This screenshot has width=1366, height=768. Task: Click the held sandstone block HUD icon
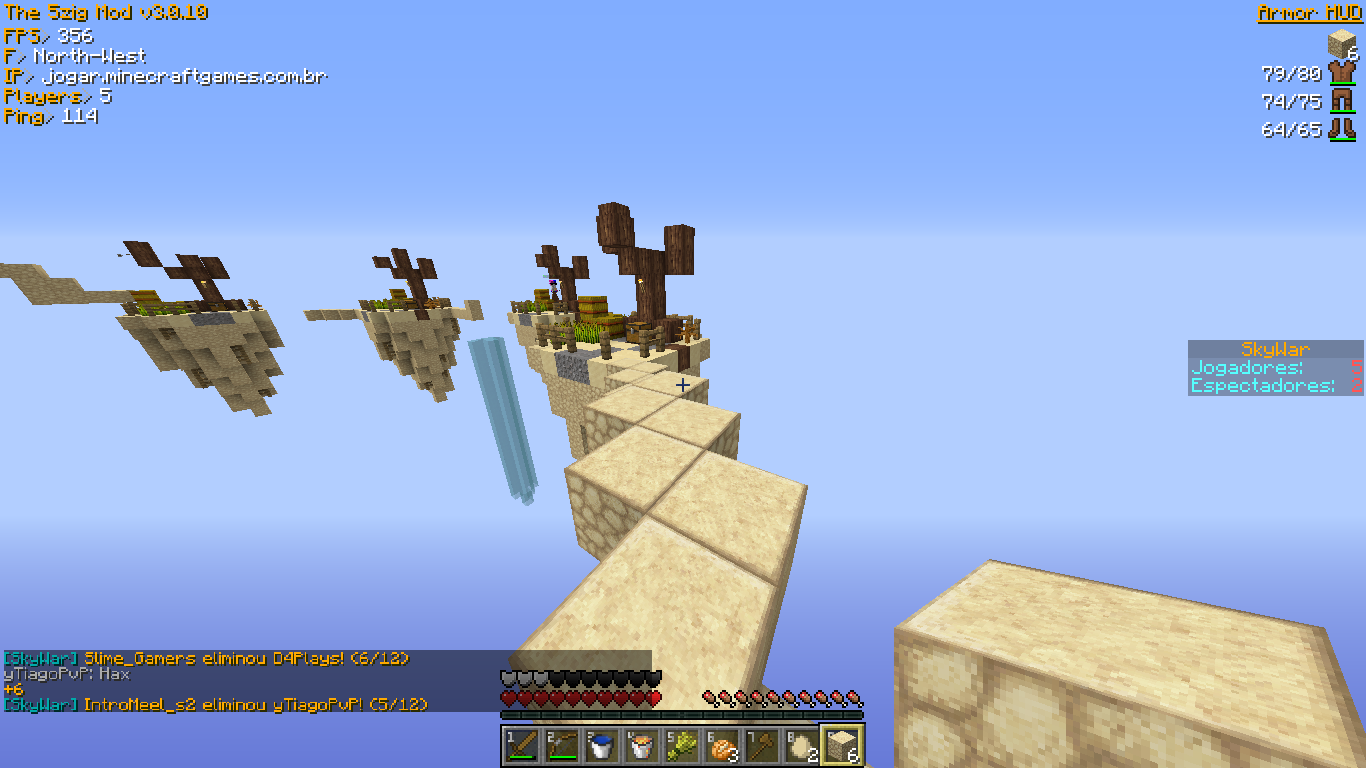point(1341,44)
